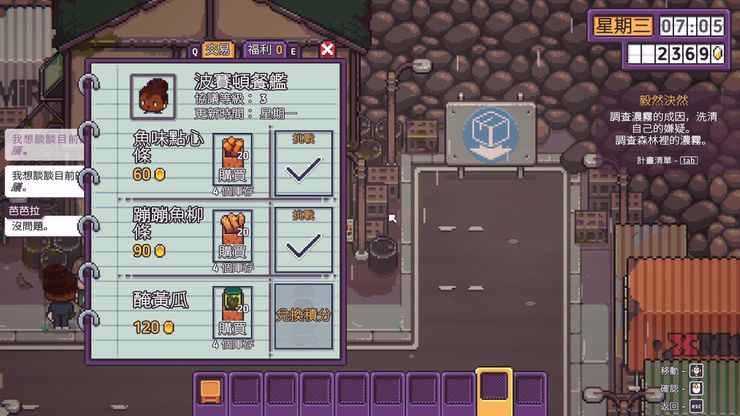The width and height of the screenshot is (740, 416).
Task: Buy the 醃黃瓜 item
Action: [232, 315]
